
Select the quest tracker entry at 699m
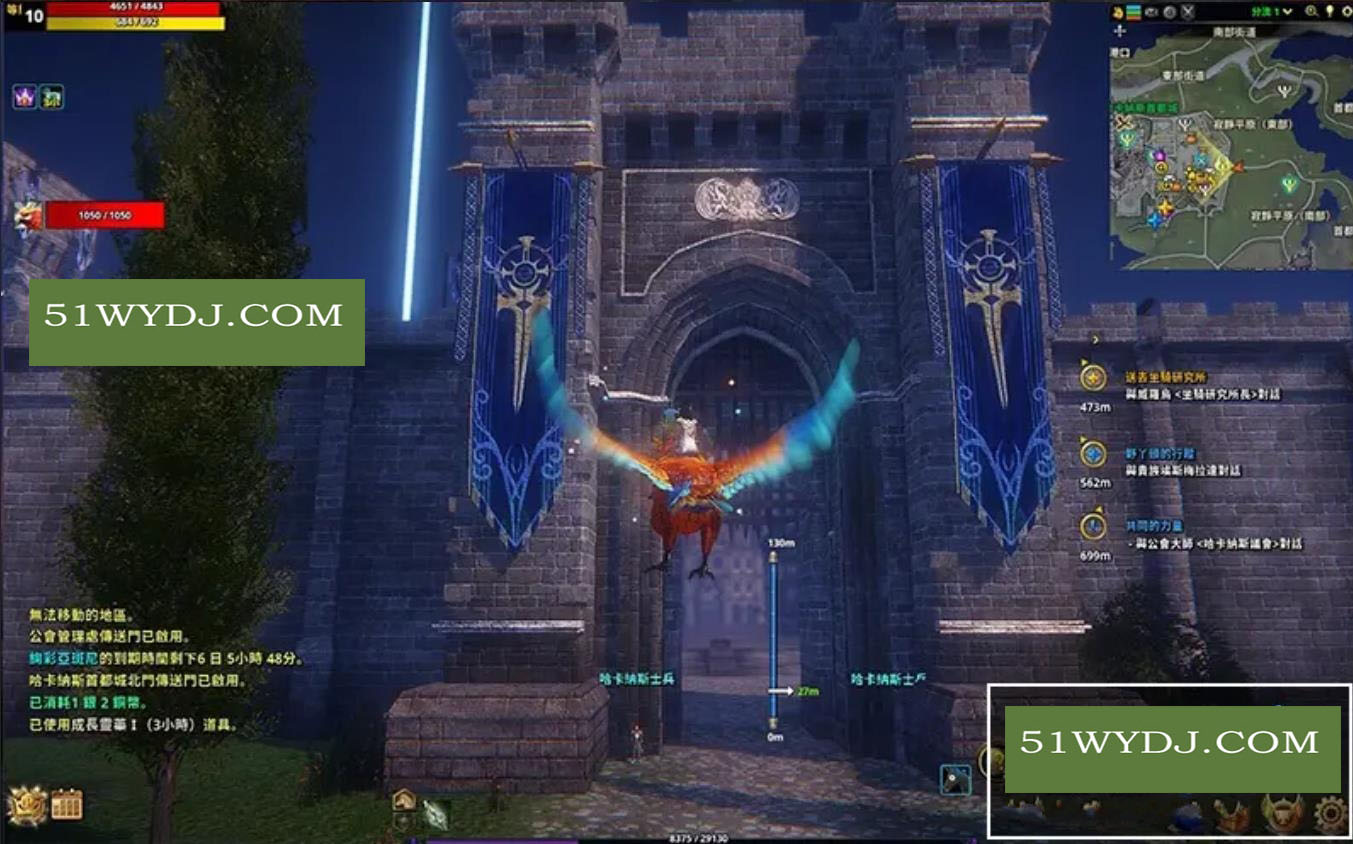pyautogui.click(x=1094, y=526)
